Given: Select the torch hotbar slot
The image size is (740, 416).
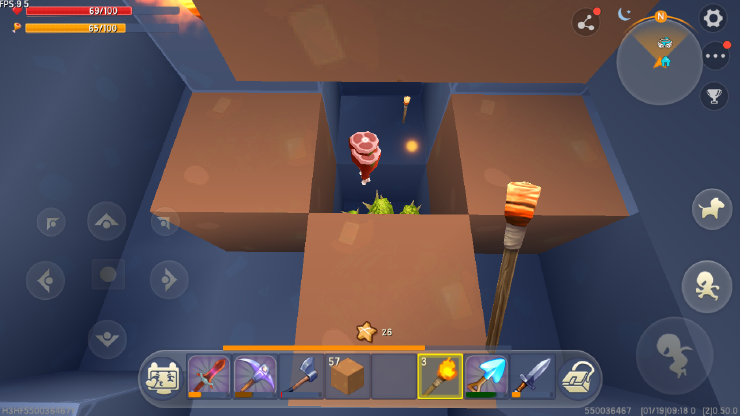Looking at the screenshot, I should [x=440, y=376].
